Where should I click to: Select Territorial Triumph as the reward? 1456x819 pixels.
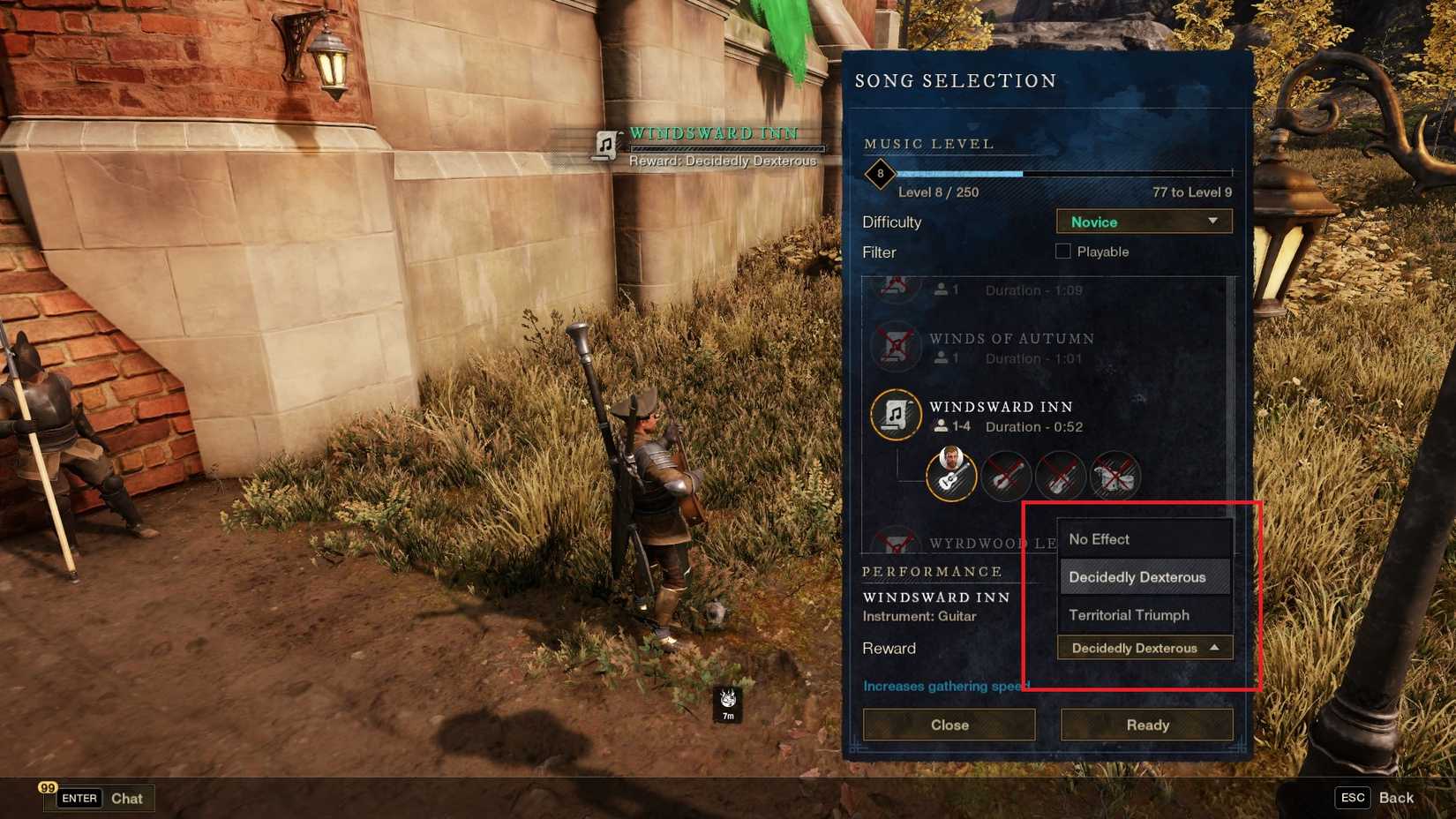pos(1130,615)
